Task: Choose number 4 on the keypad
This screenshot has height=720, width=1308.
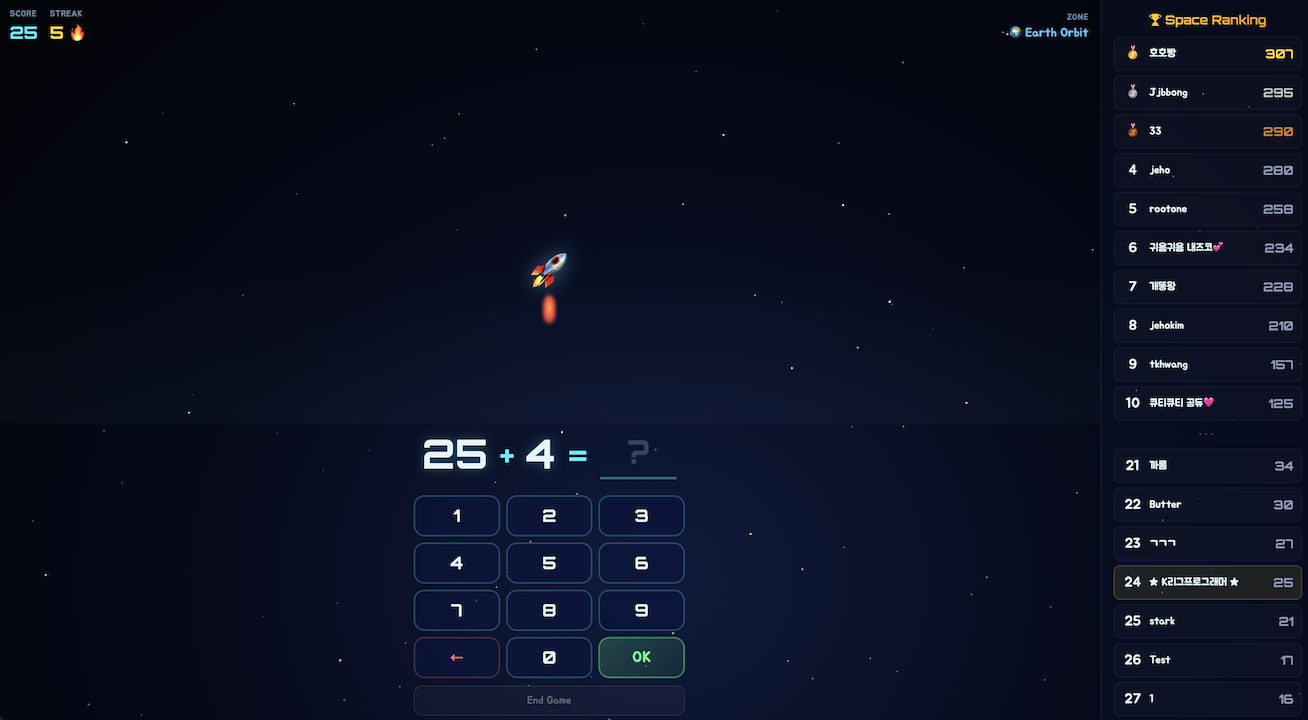Action: 457,563
